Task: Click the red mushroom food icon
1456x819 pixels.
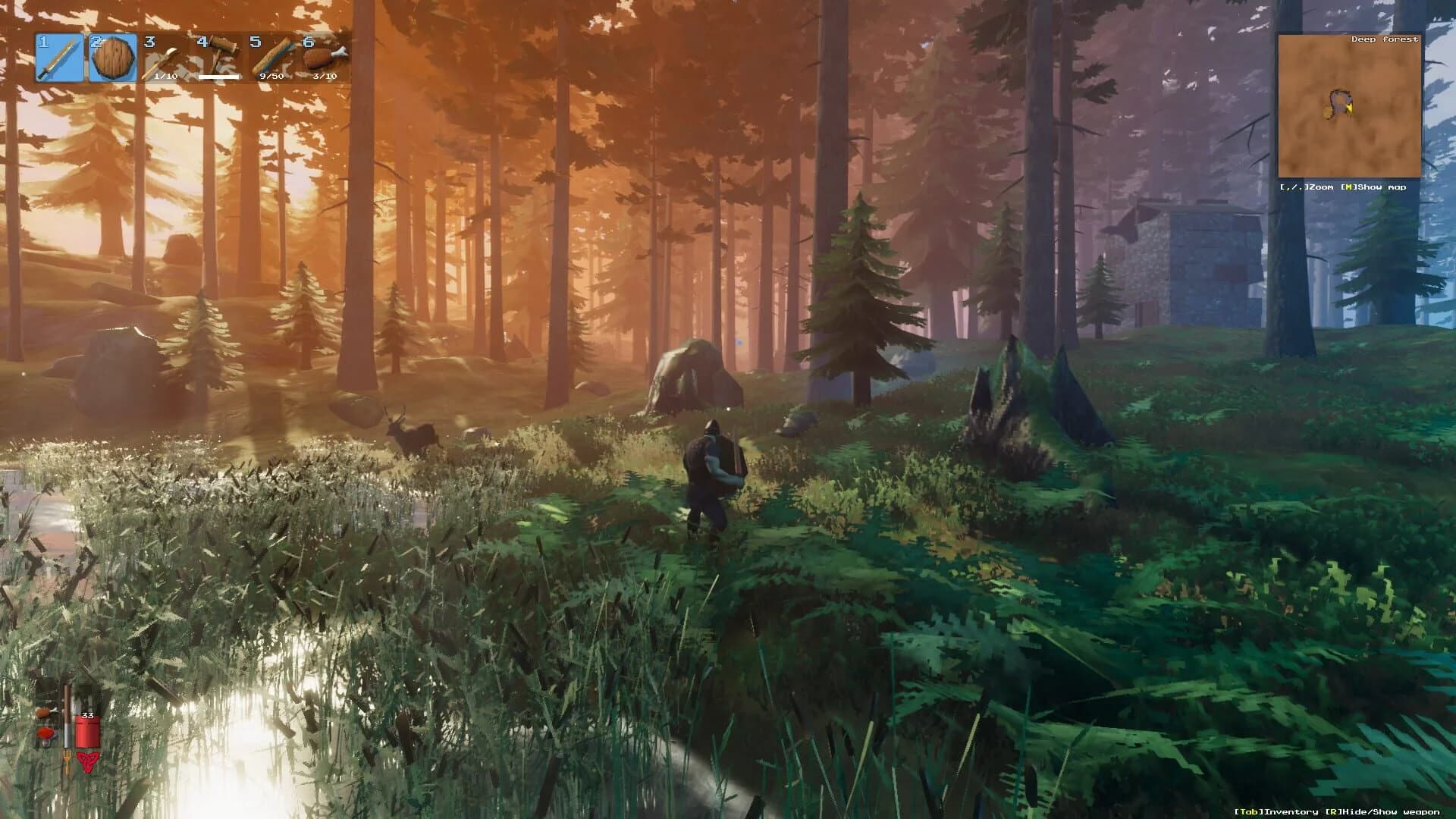Action: pos(45,734)
